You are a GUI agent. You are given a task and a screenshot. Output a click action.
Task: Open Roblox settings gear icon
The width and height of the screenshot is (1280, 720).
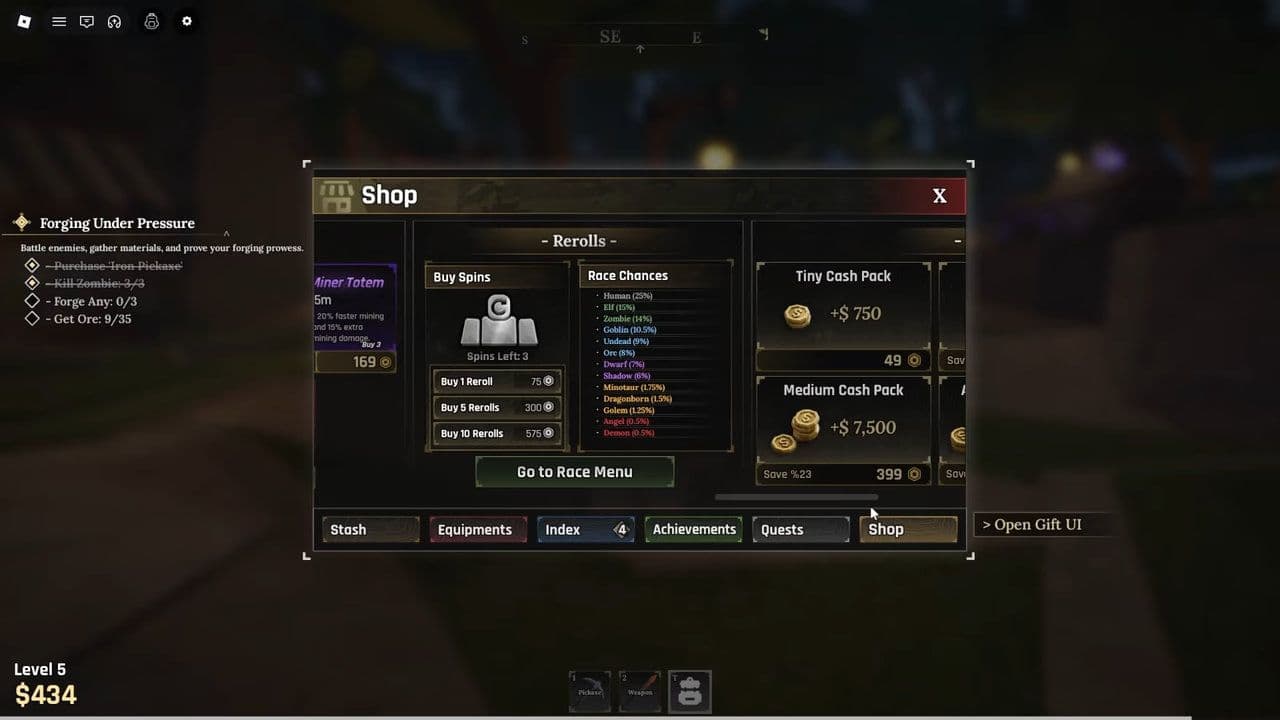[186, 21]
